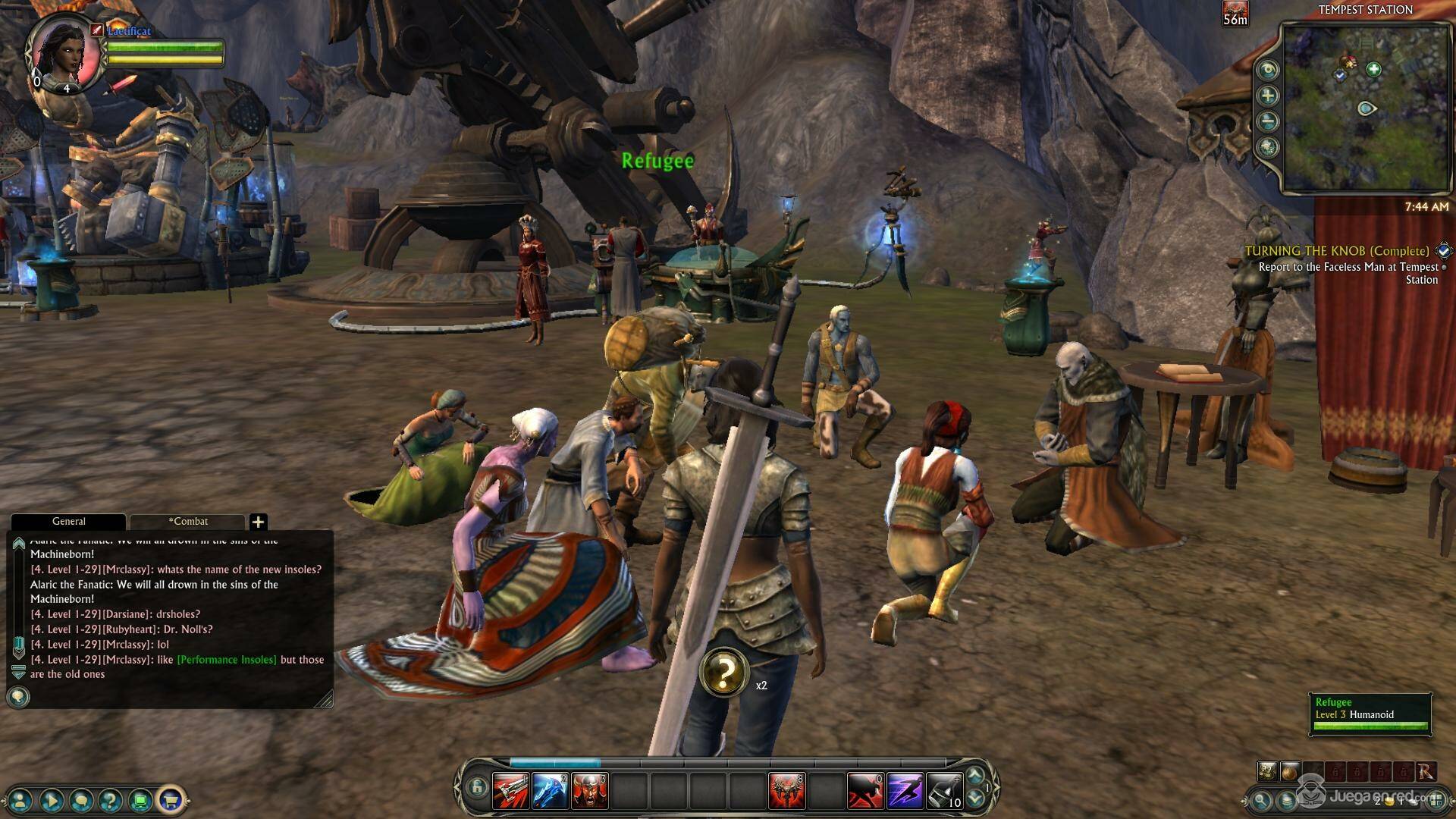Add a new chat tab
This screenshot has height=819, width=1456.
(x=258, y=522)
